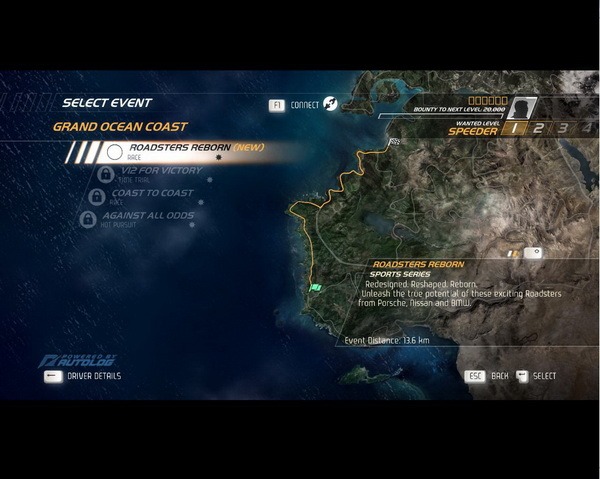The image size is (600, 479).
Task: Go back with the Back button
Action: (488, 376)
